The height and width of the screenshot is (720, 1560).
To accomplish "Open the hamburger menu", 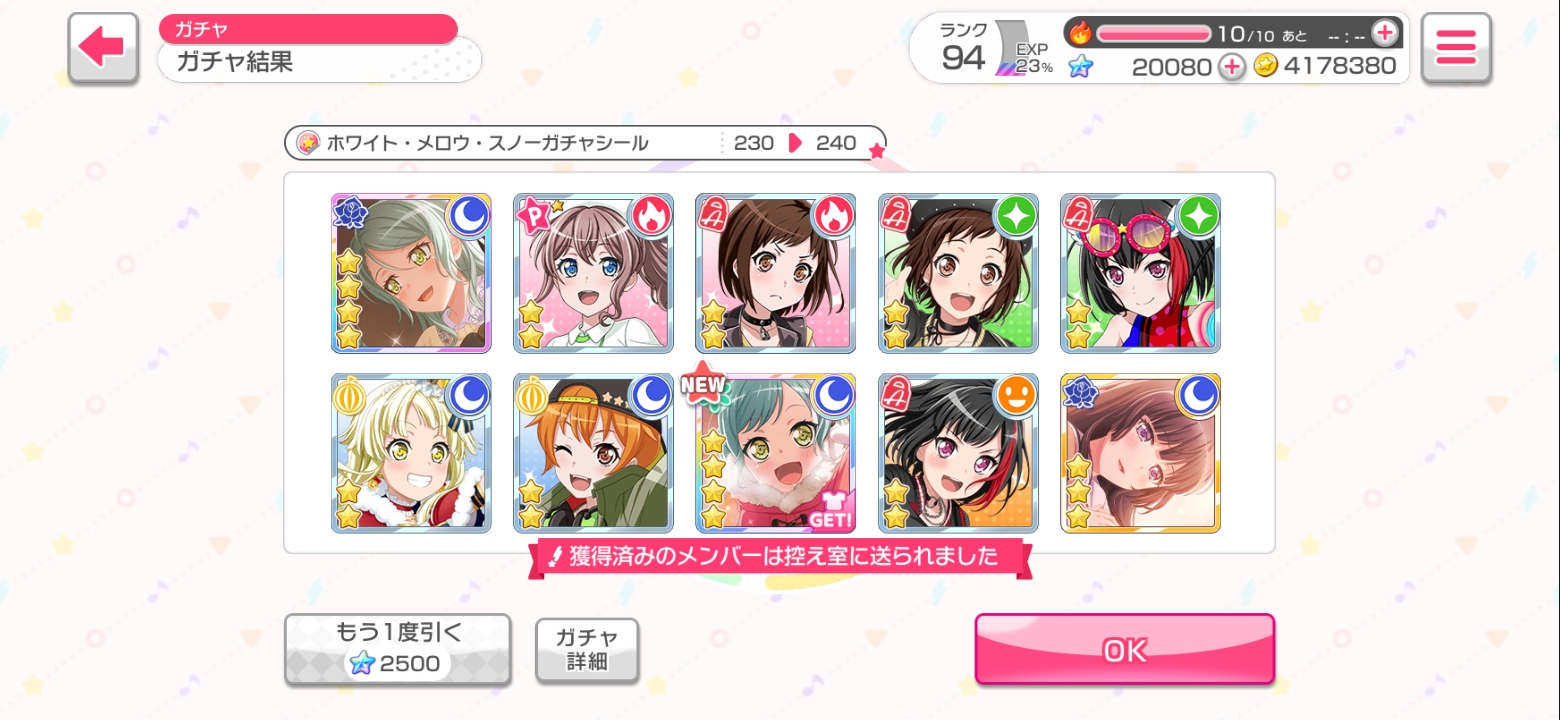I will pyautogui.click(x=1455, y=48).
